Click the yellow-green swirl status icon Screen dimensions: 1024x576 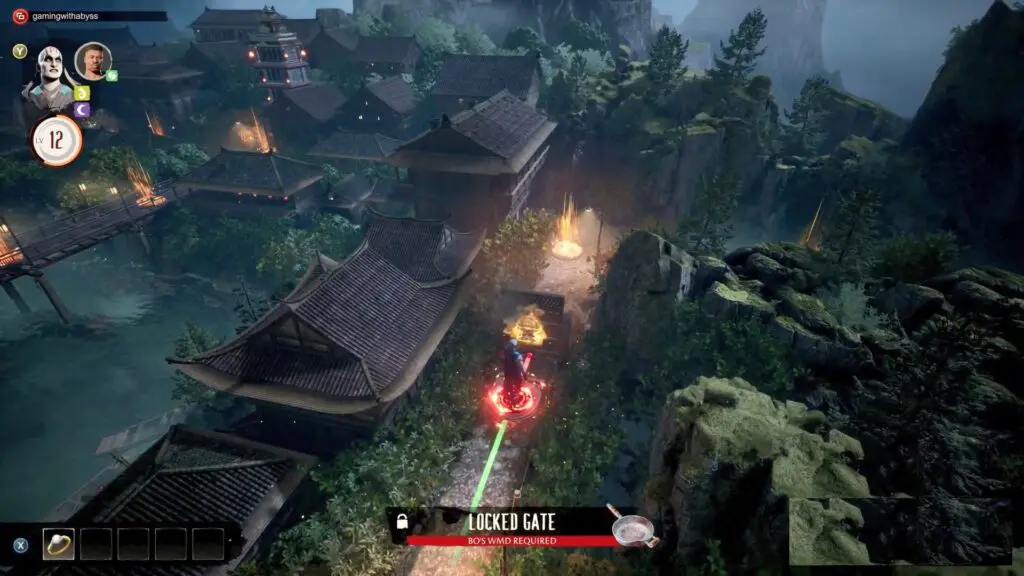(82, 93)
